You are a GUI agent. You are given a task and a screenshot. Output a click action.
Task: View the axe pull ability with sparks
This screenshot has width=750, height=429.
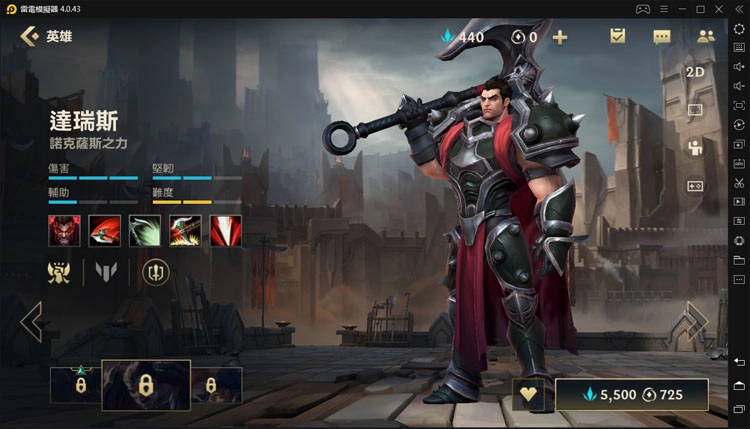click(185, 230)
